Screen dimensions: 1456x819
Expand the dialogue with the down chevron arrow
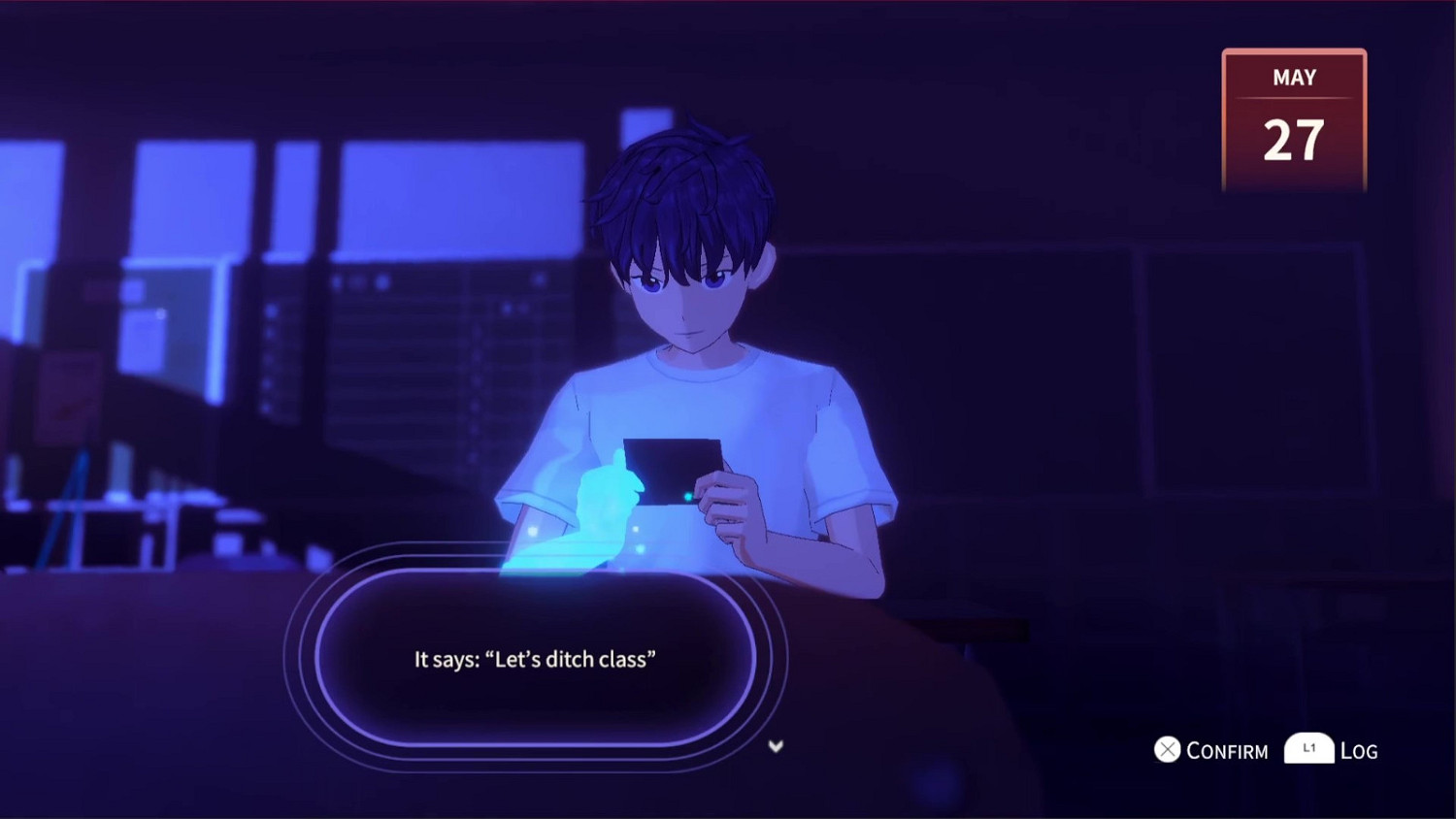point(775,746)
